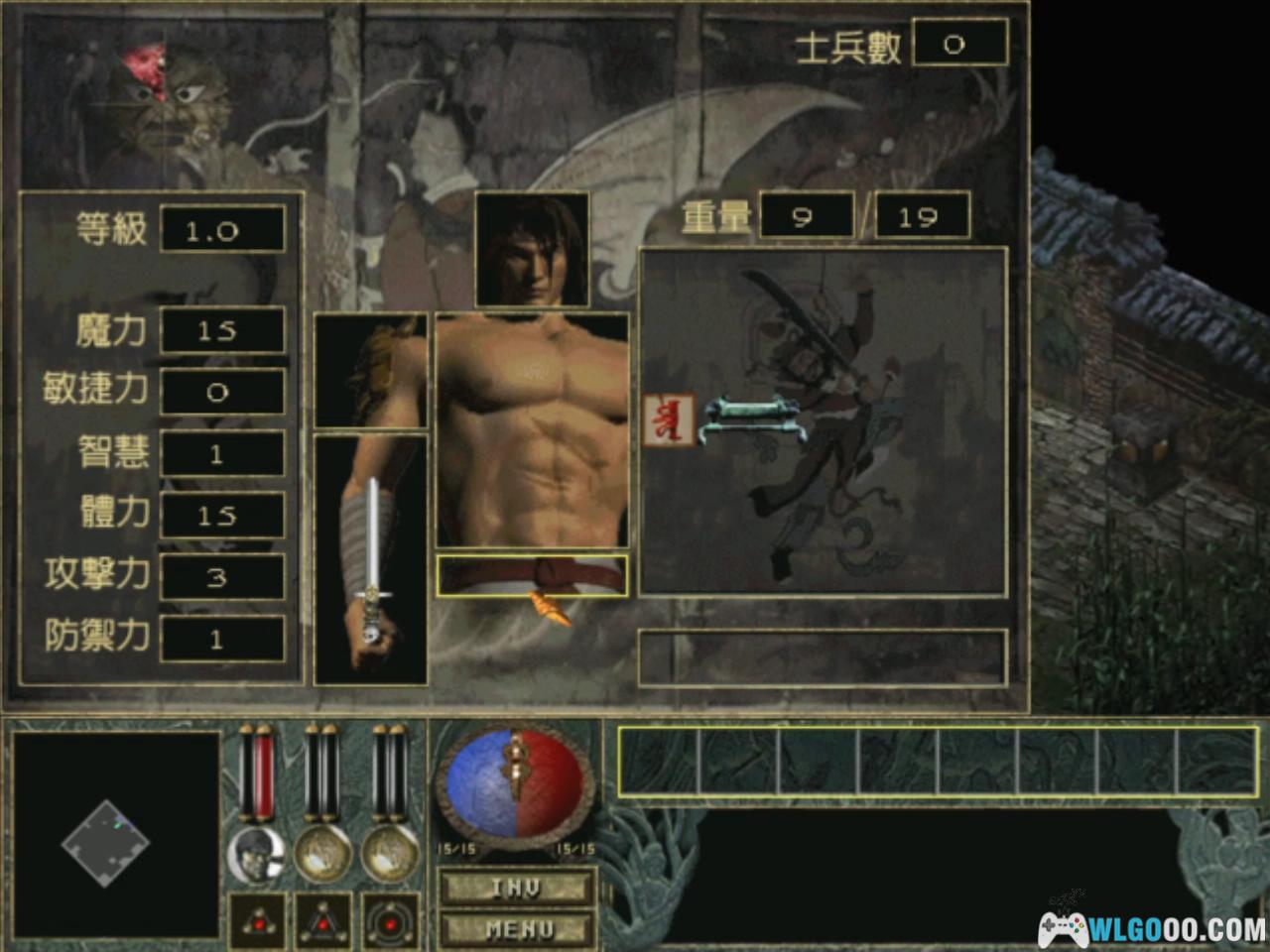Choose the circular formation icon
This screenshot has width=1270, height=952.
click(389, 921)
